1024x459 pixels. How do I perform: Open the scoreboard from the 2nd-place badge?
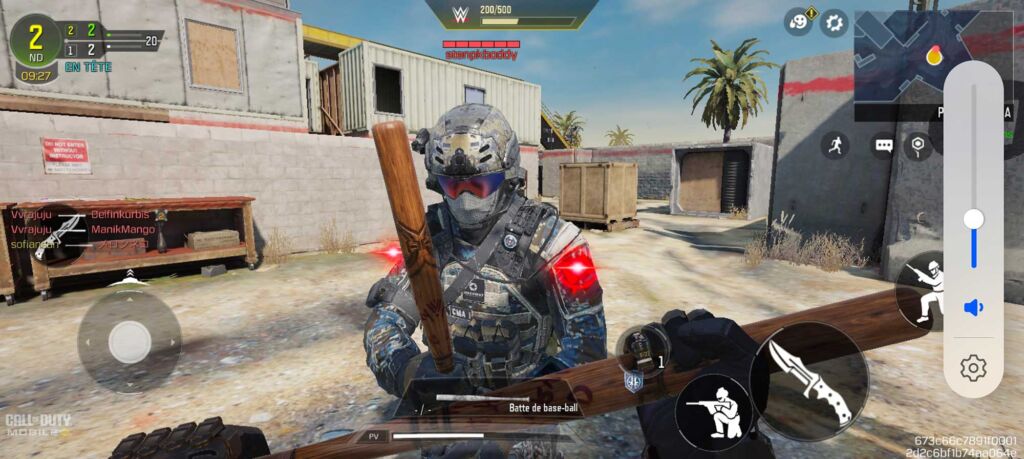pos(34,40)
